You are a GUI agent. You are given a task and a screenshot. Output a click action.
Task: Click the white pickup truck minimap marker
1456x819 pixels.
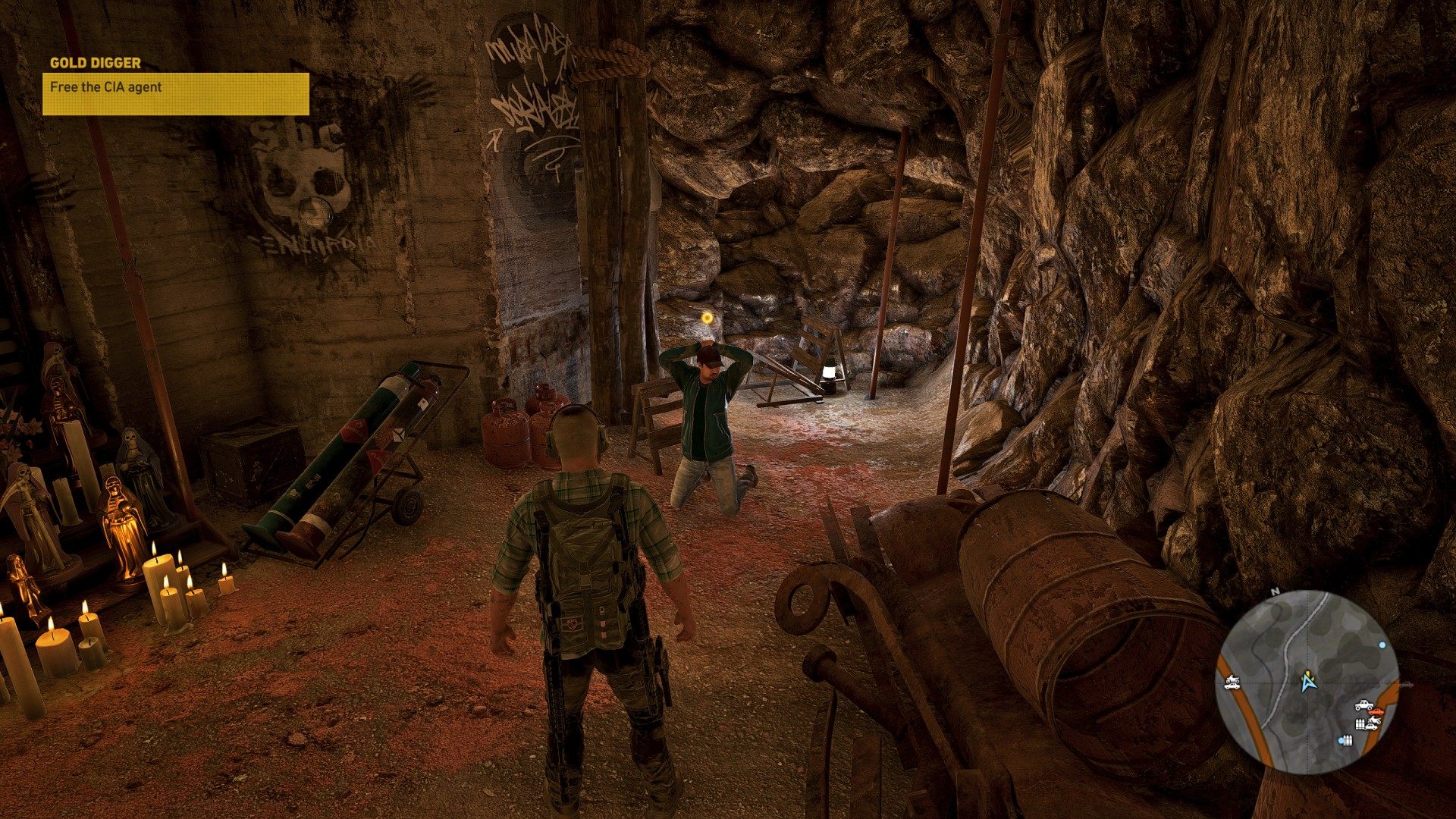point(1363,704)
